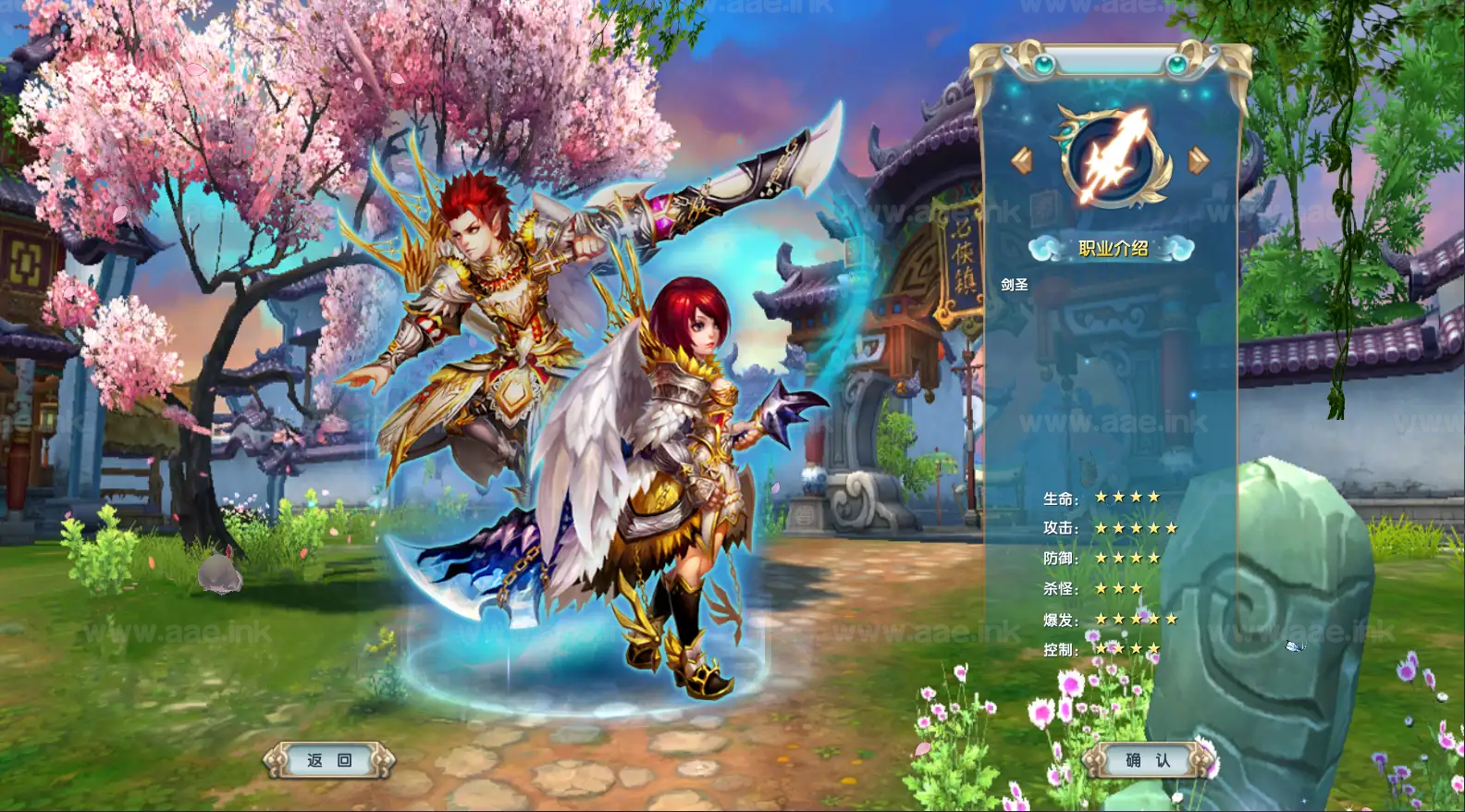Click the scroll ornament beside the 返回 button

(x=272, y=758)
